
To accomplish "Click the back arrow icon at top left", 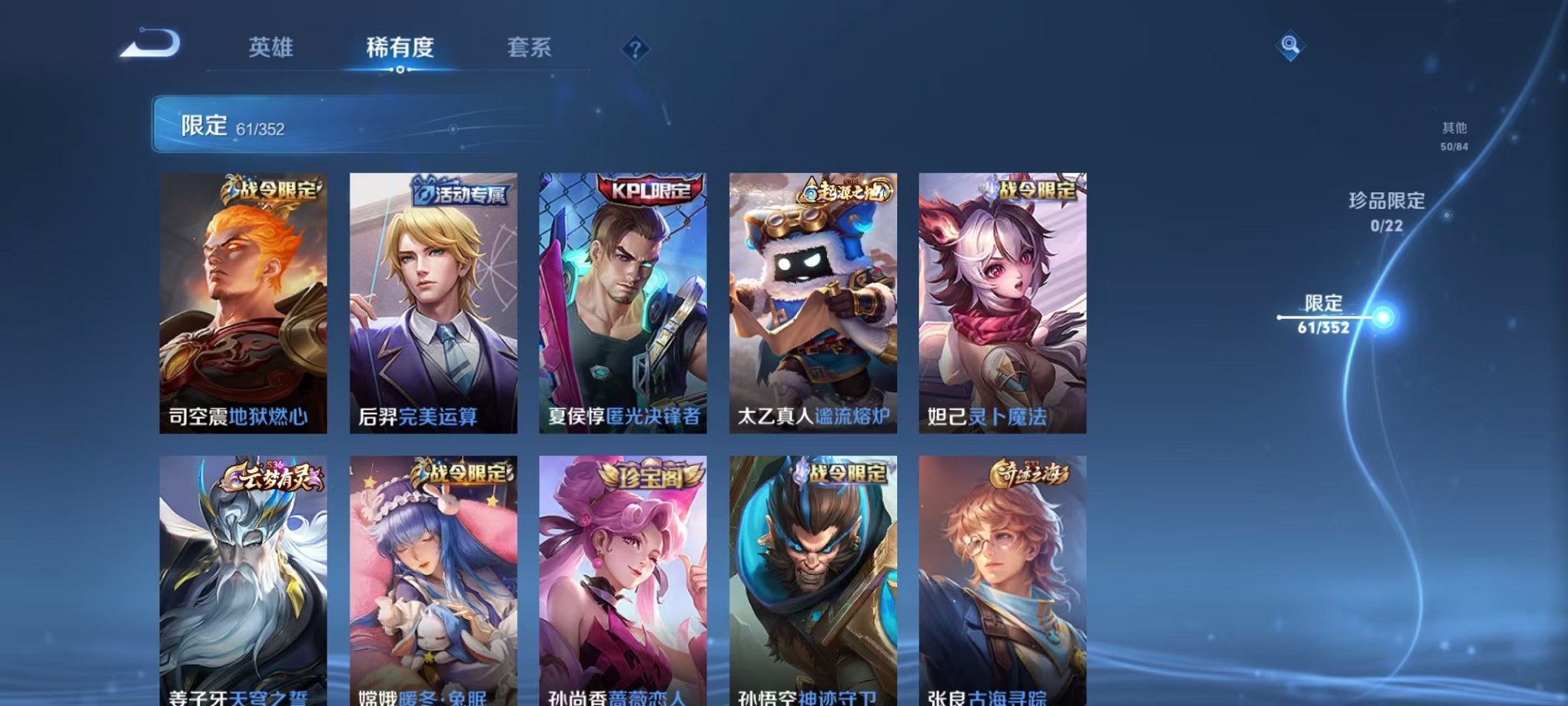I will [148, 48].
